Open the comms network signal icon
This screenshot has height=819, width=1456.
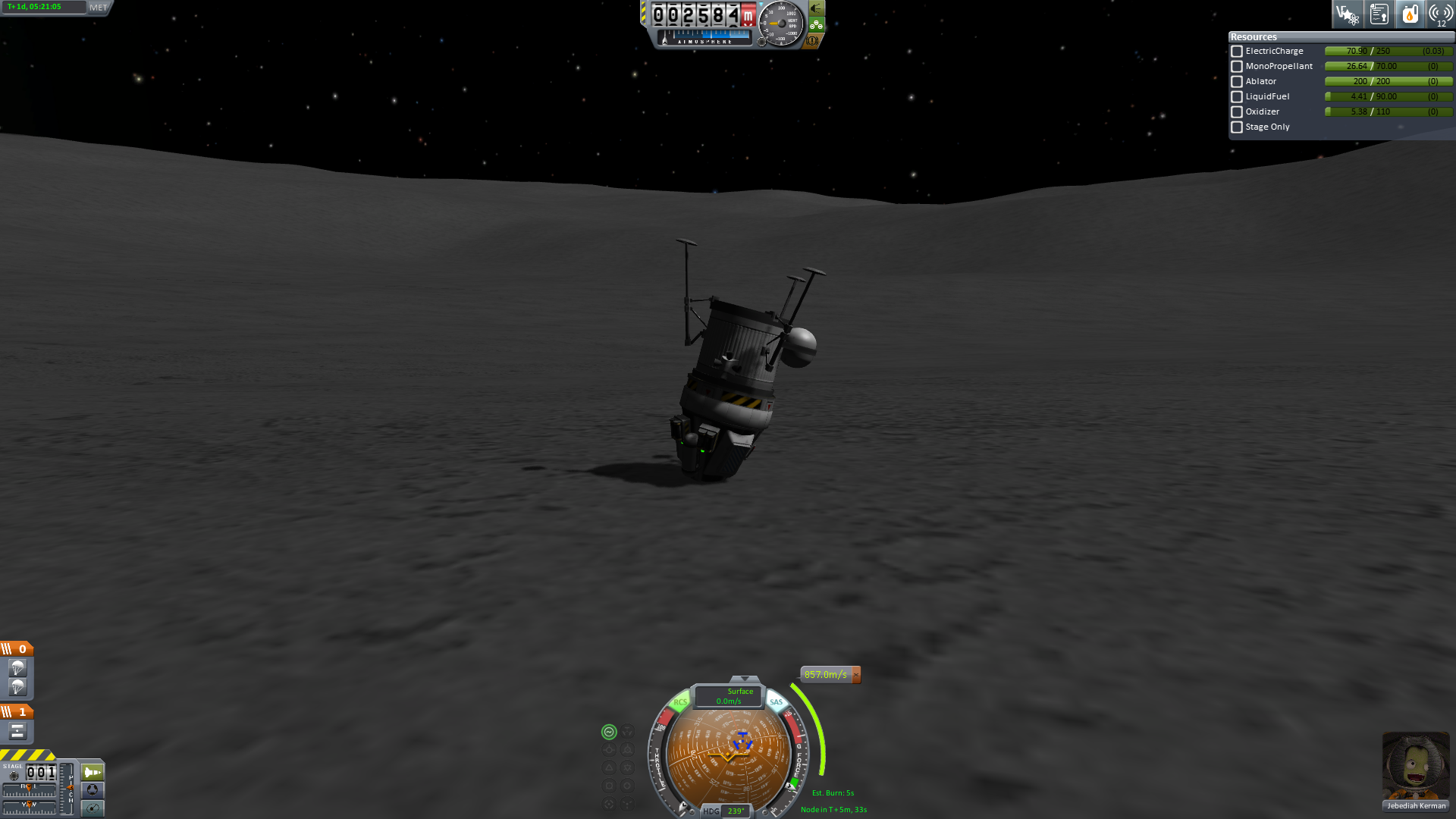(1440, 14)
